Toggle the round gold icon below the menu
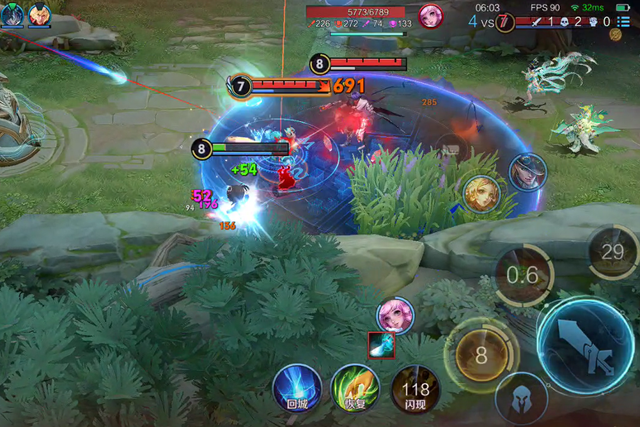The image size is (640, 427). pos(615,35)
